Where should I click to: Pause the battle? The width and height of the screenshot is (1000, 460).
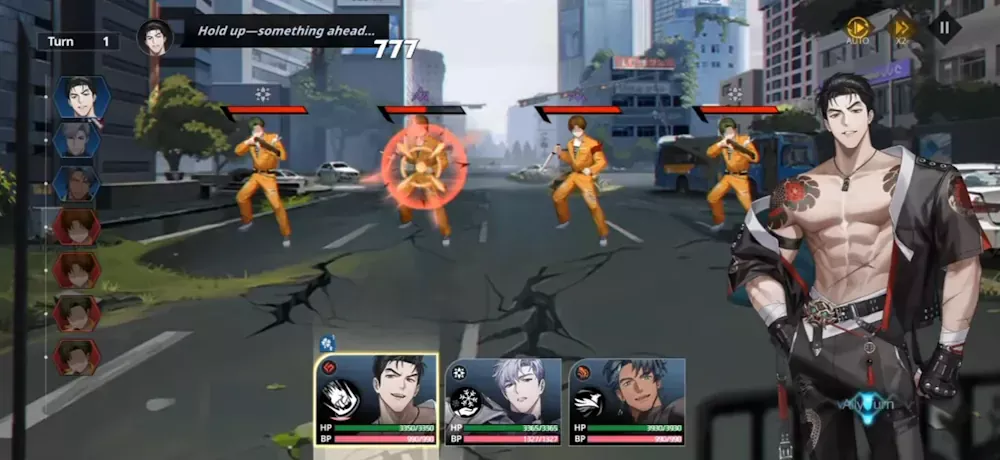pos(944,27)
